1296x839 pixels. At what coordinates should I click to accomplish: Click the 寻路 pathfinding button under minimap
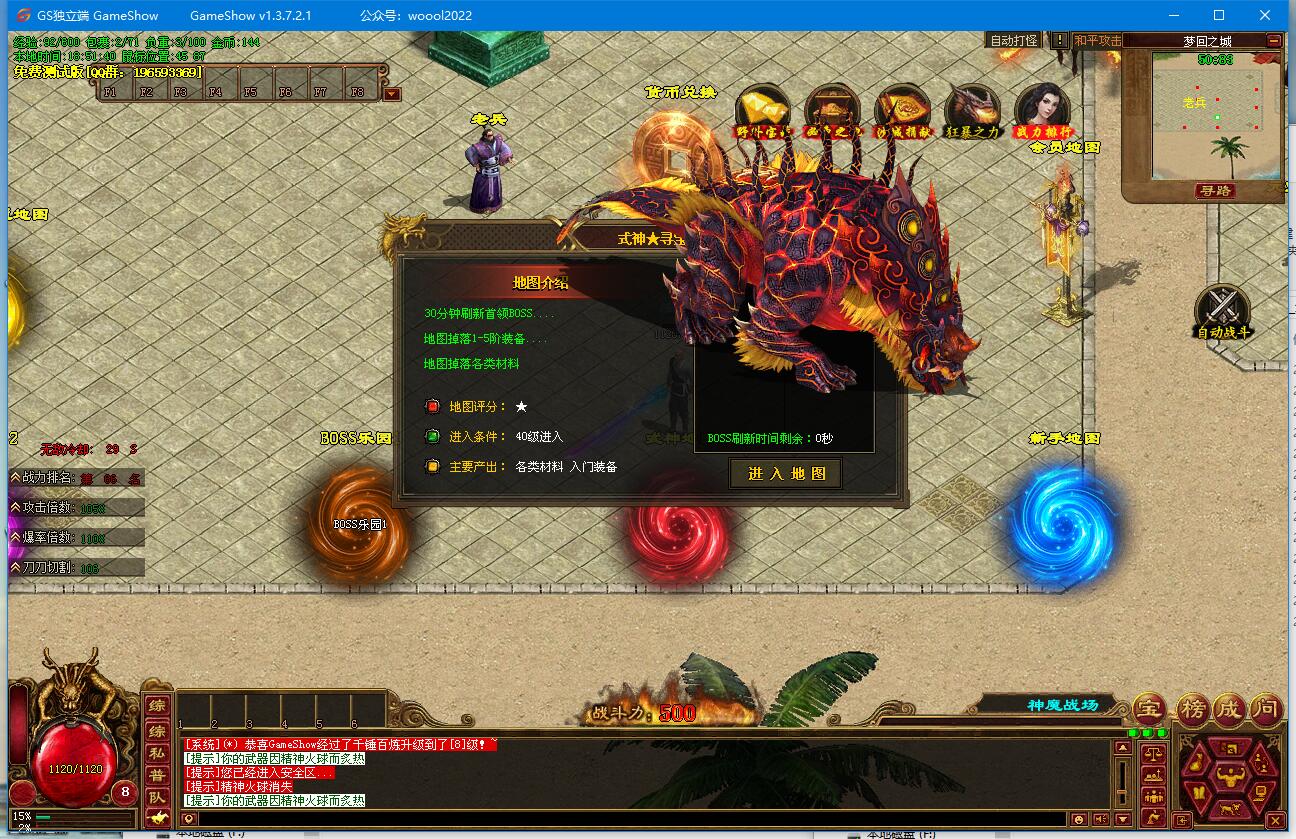[1216, 190]
